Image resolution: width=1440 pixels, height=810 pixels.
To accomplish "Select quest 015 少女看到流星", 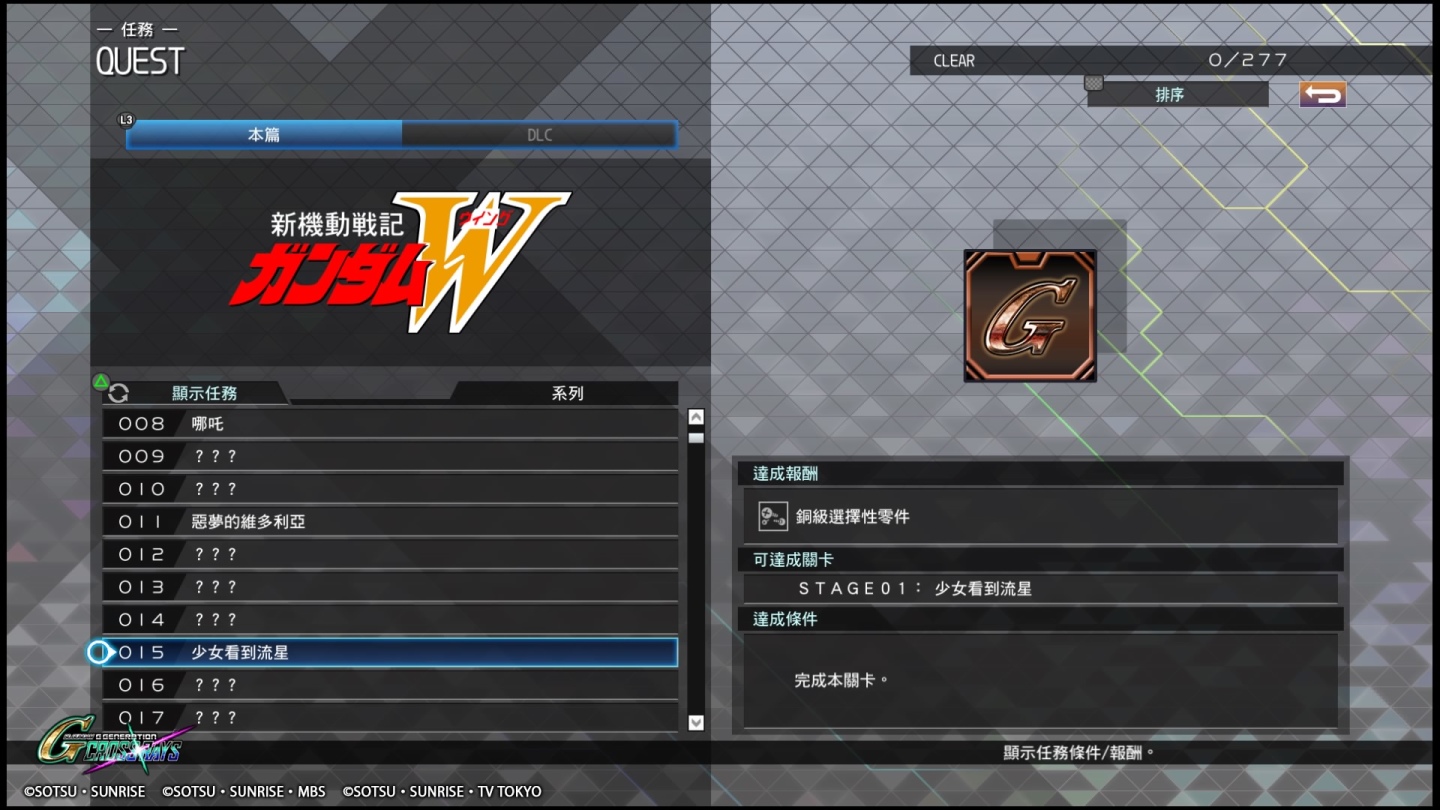I will click(390, 652).
